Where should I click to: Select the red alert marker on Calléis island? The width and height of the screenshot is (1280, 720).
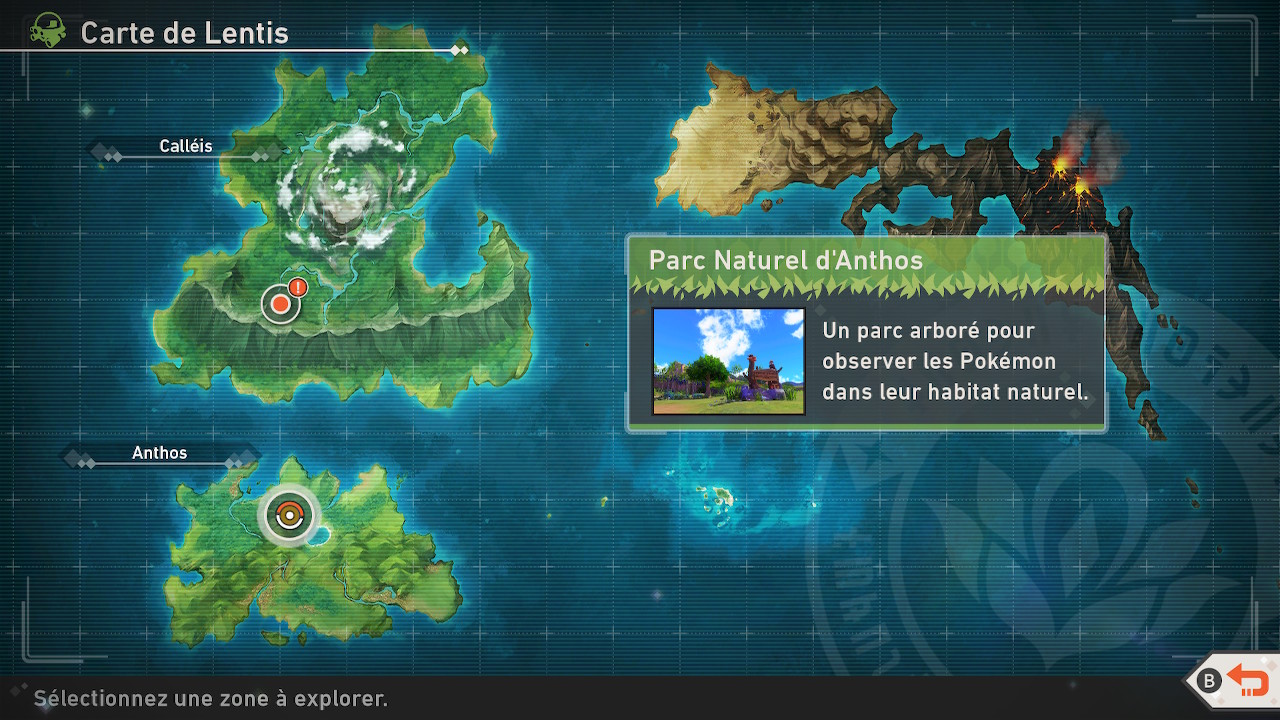click(281, 303)
